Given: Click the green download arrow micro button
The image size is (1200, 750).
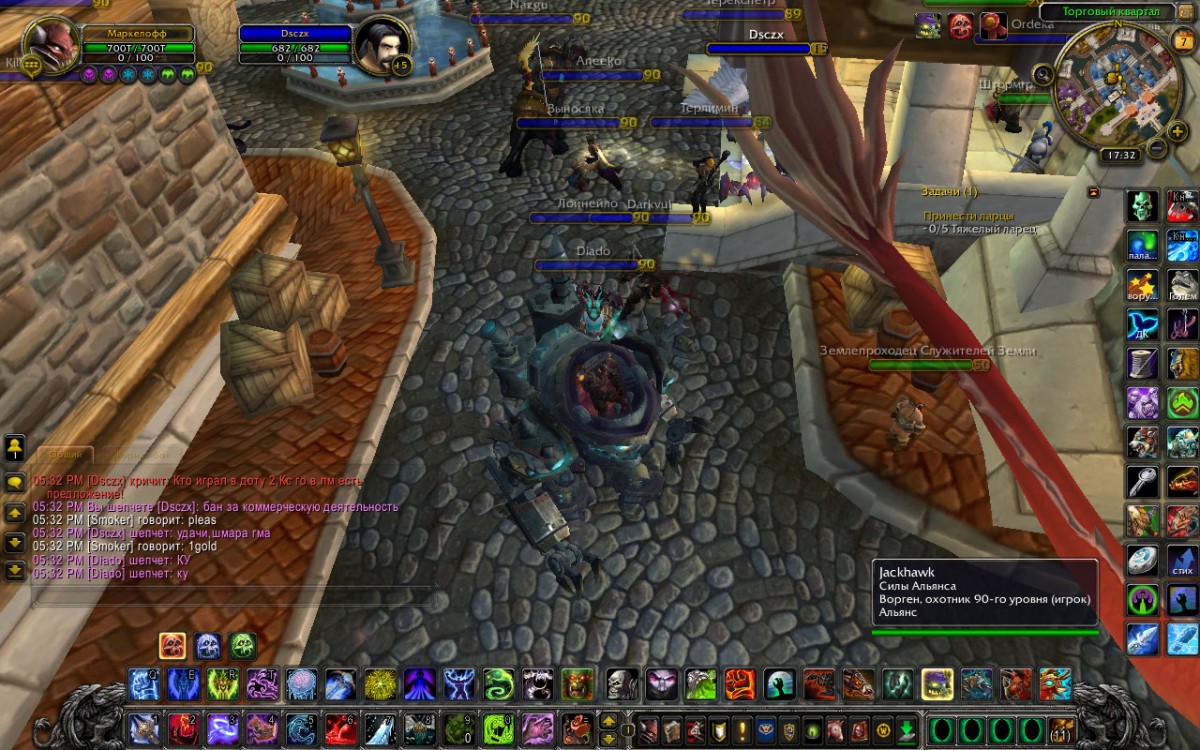Looking at the screenshot, I should pos(906,728).
